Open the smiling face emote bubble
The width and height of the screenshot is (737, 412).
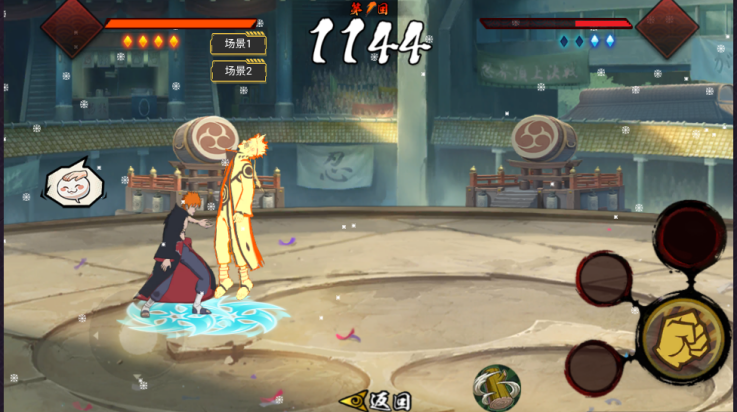[72, 183]
